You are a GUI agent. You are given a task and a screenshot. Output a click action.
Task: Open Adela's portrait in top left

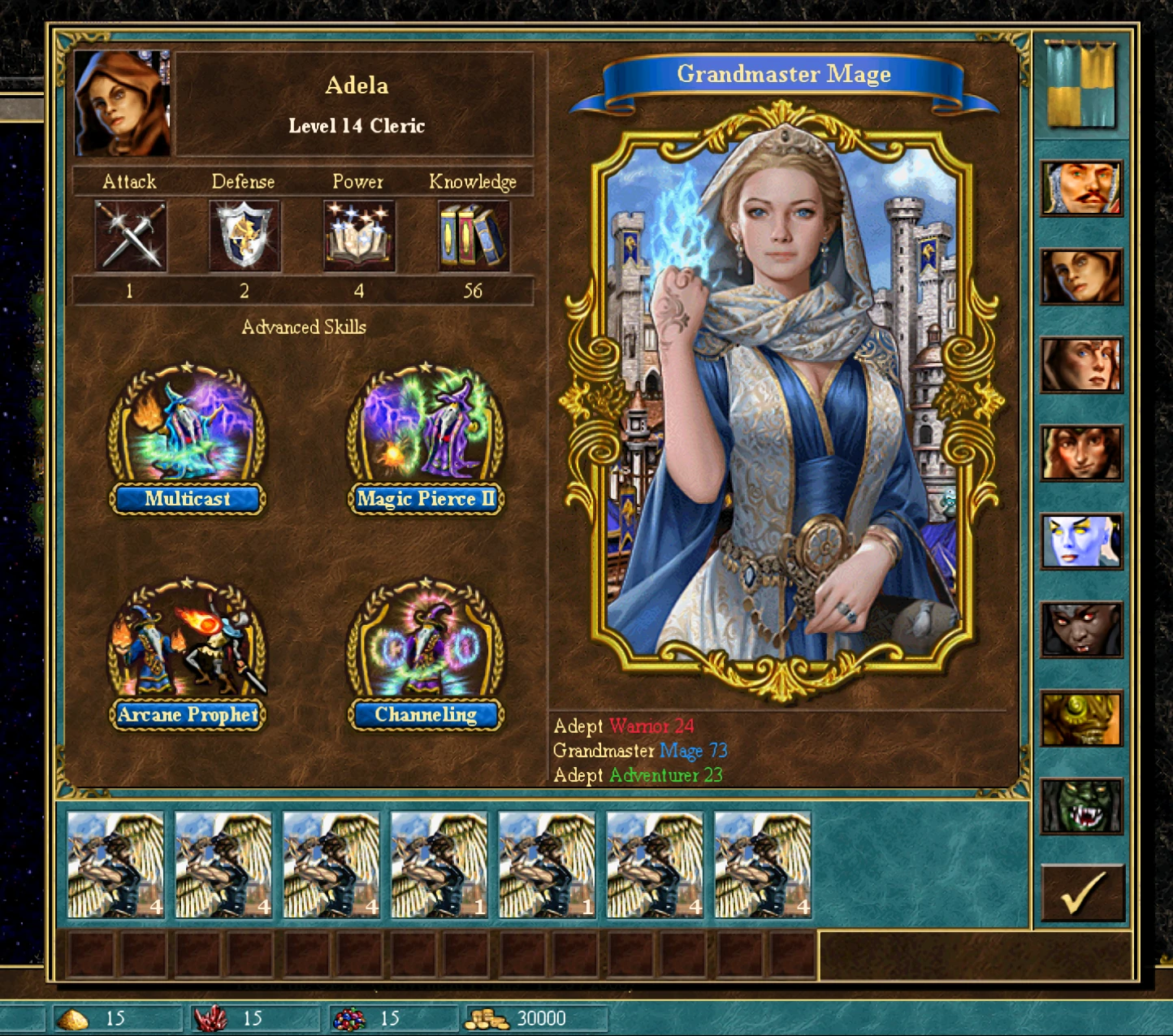pyautogui.click(x=122, y=102)
